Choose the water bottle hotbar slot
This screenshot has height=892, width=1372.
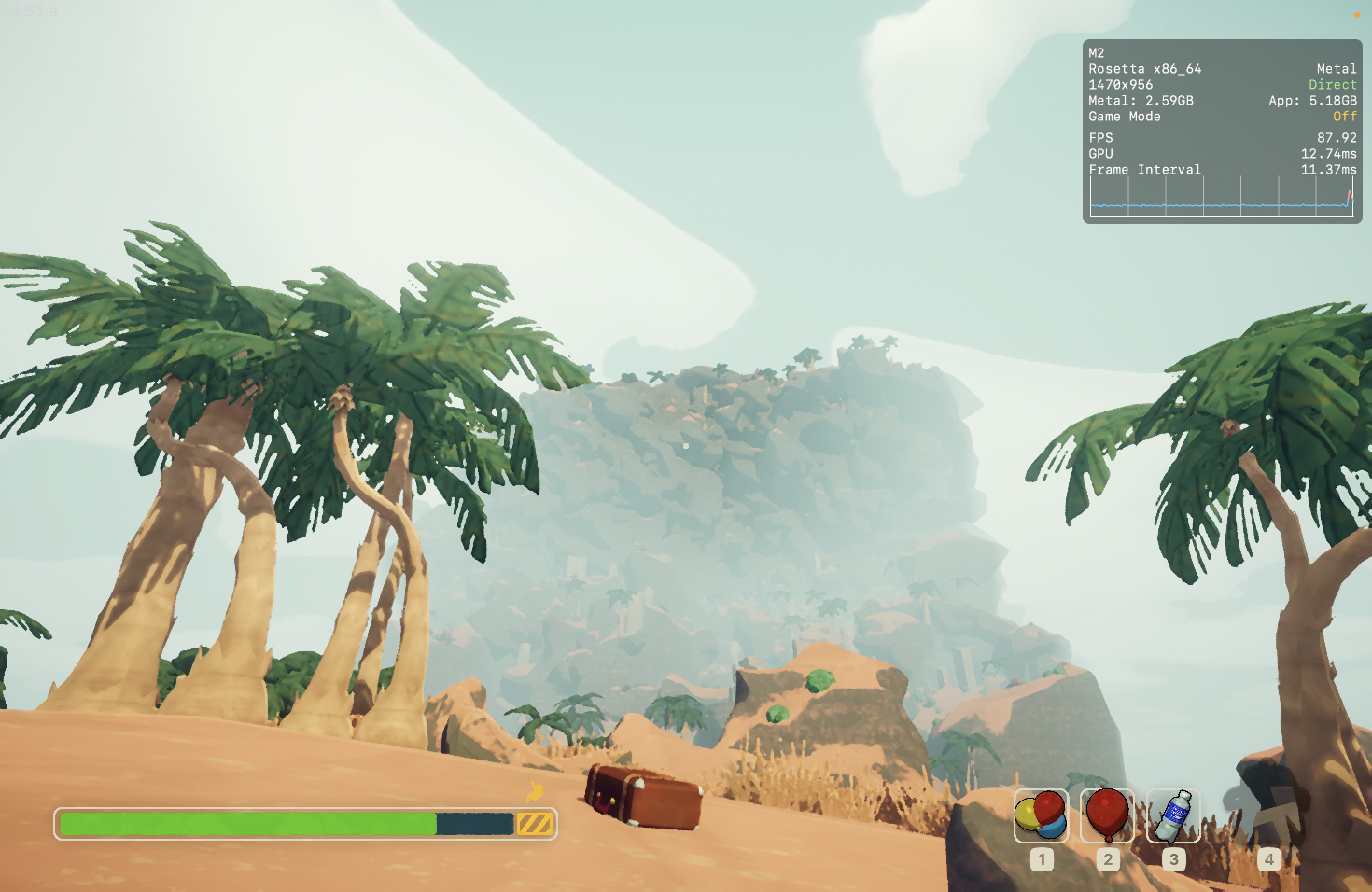(1173, 815)
